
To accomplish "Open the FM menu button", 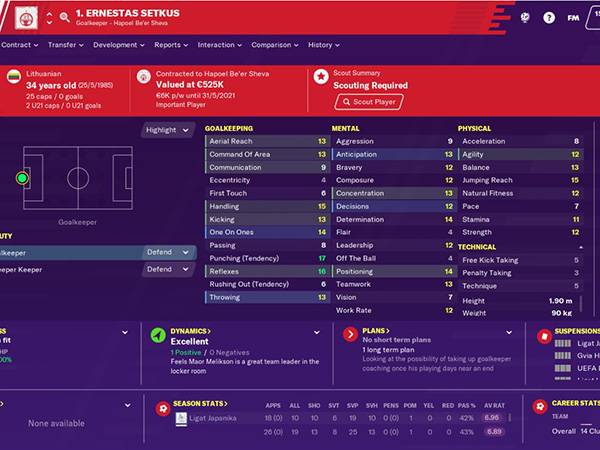I will pos(573,17).
